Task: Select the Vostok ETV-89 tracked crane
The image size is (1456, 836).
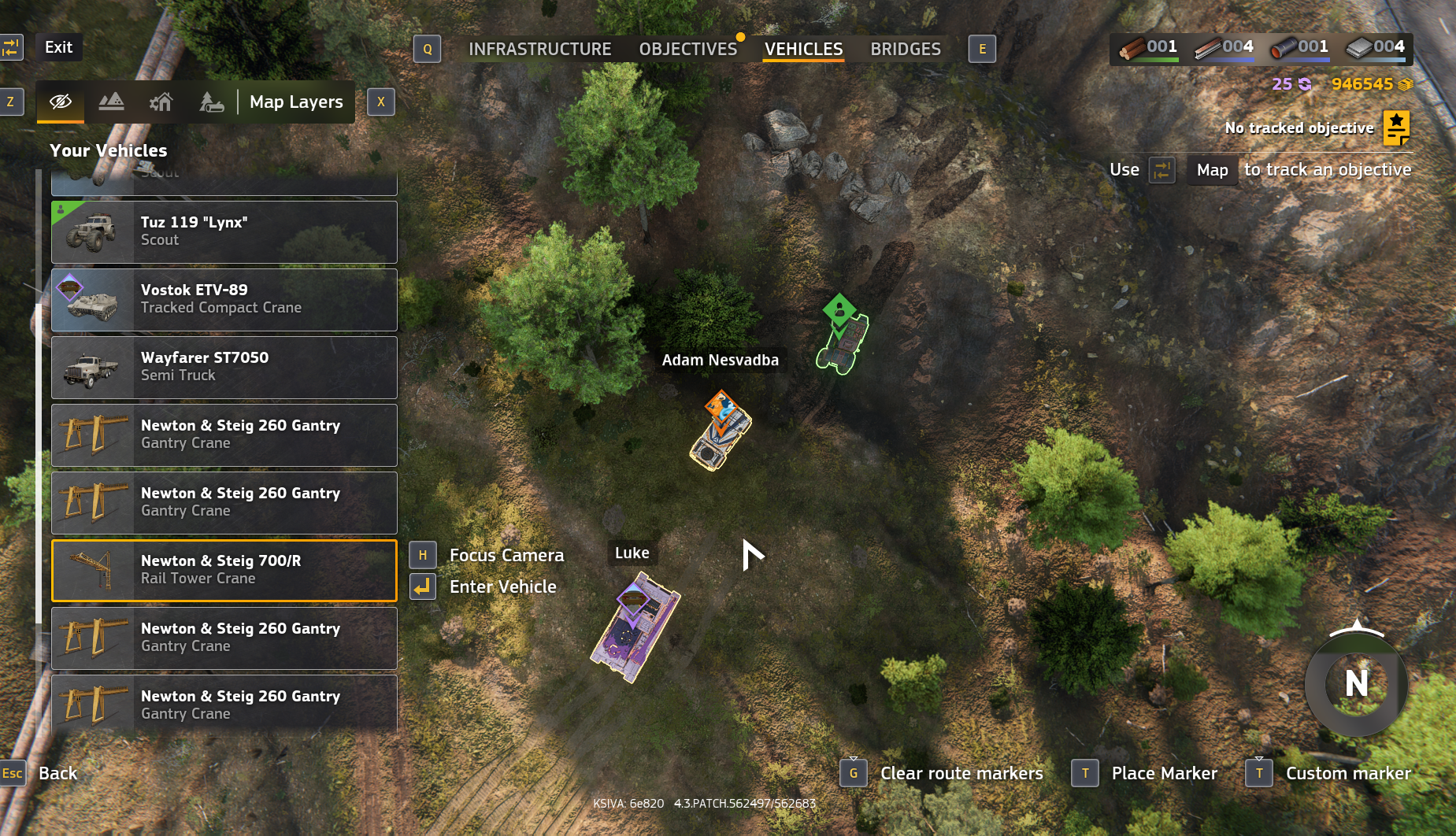Action: [x=224, y=299]
